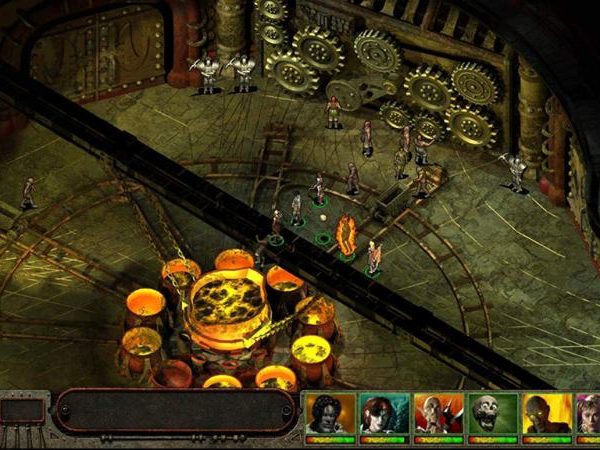Select the Nameless One's scarred portrait

tap(330, 413)
